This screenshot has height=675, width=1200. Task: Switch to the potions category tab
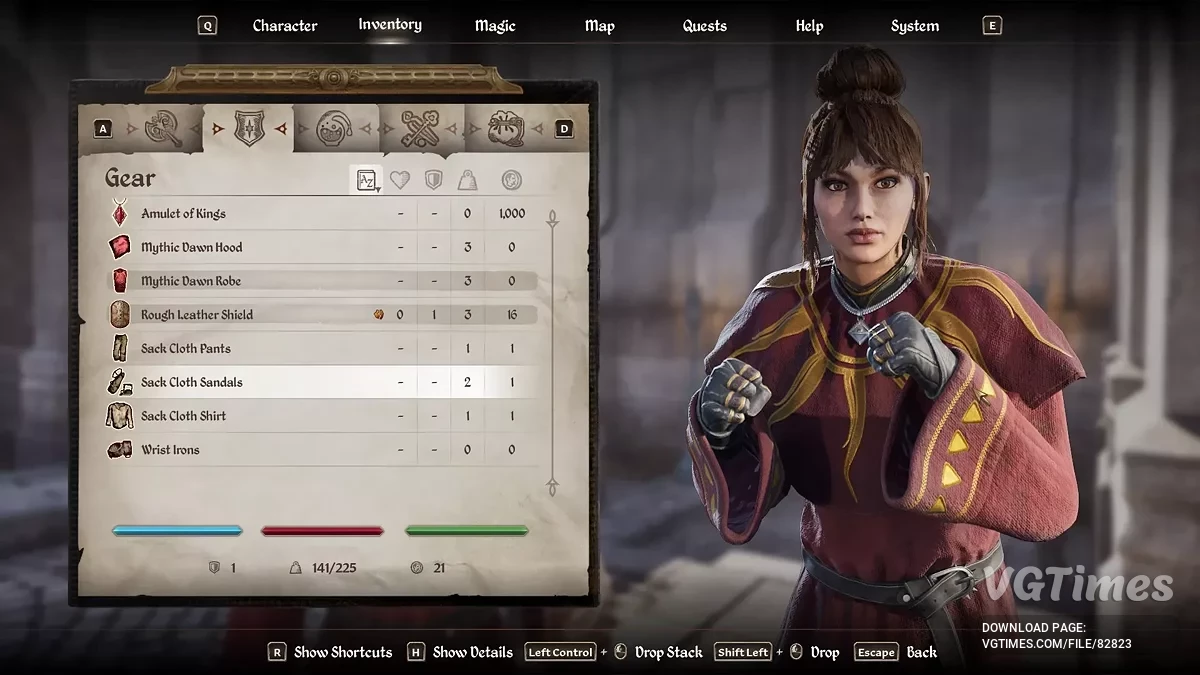tap(335, 129)
